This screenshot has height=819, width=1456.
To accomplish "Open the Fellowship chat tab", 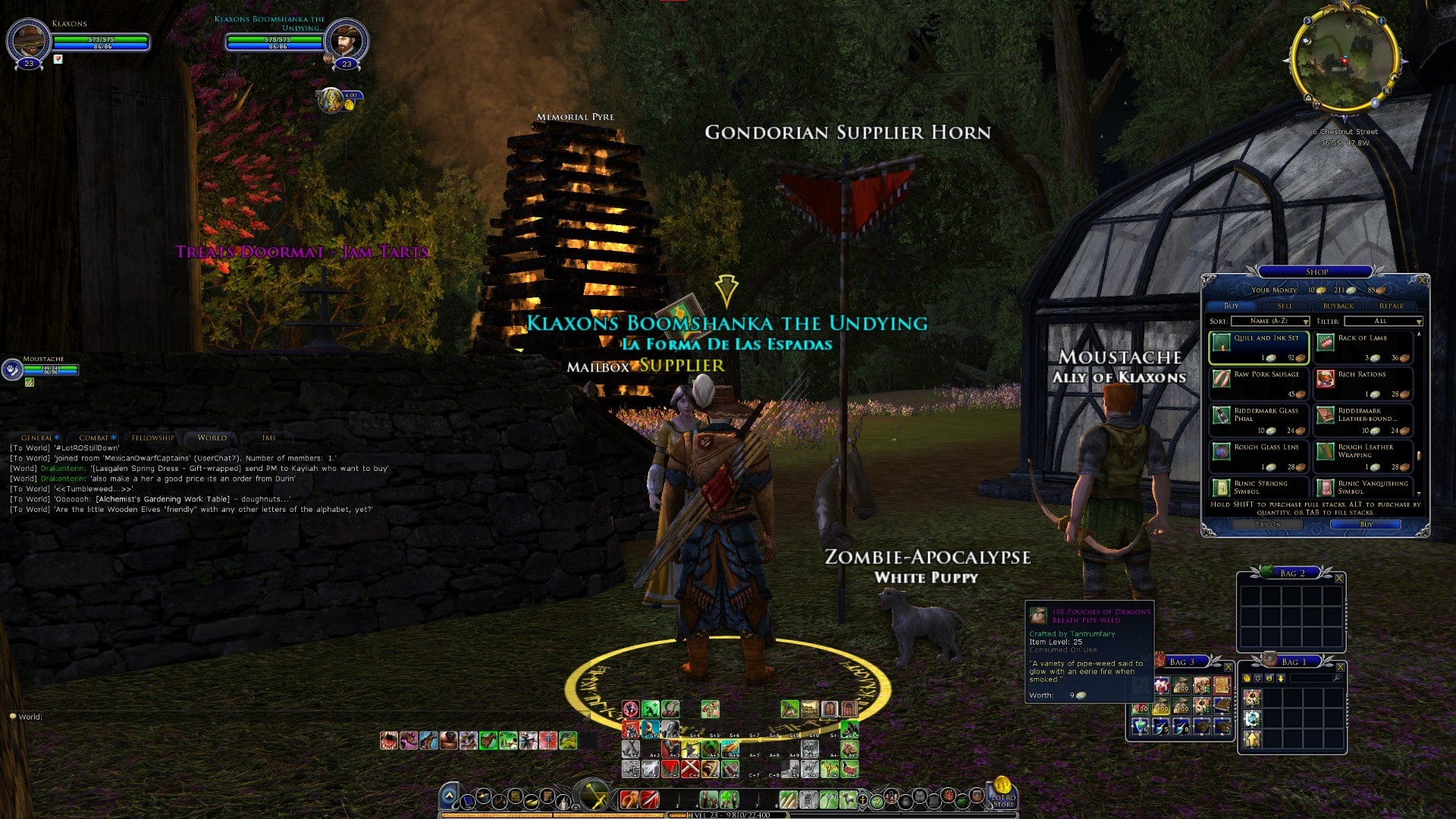I will pos(152,438).
